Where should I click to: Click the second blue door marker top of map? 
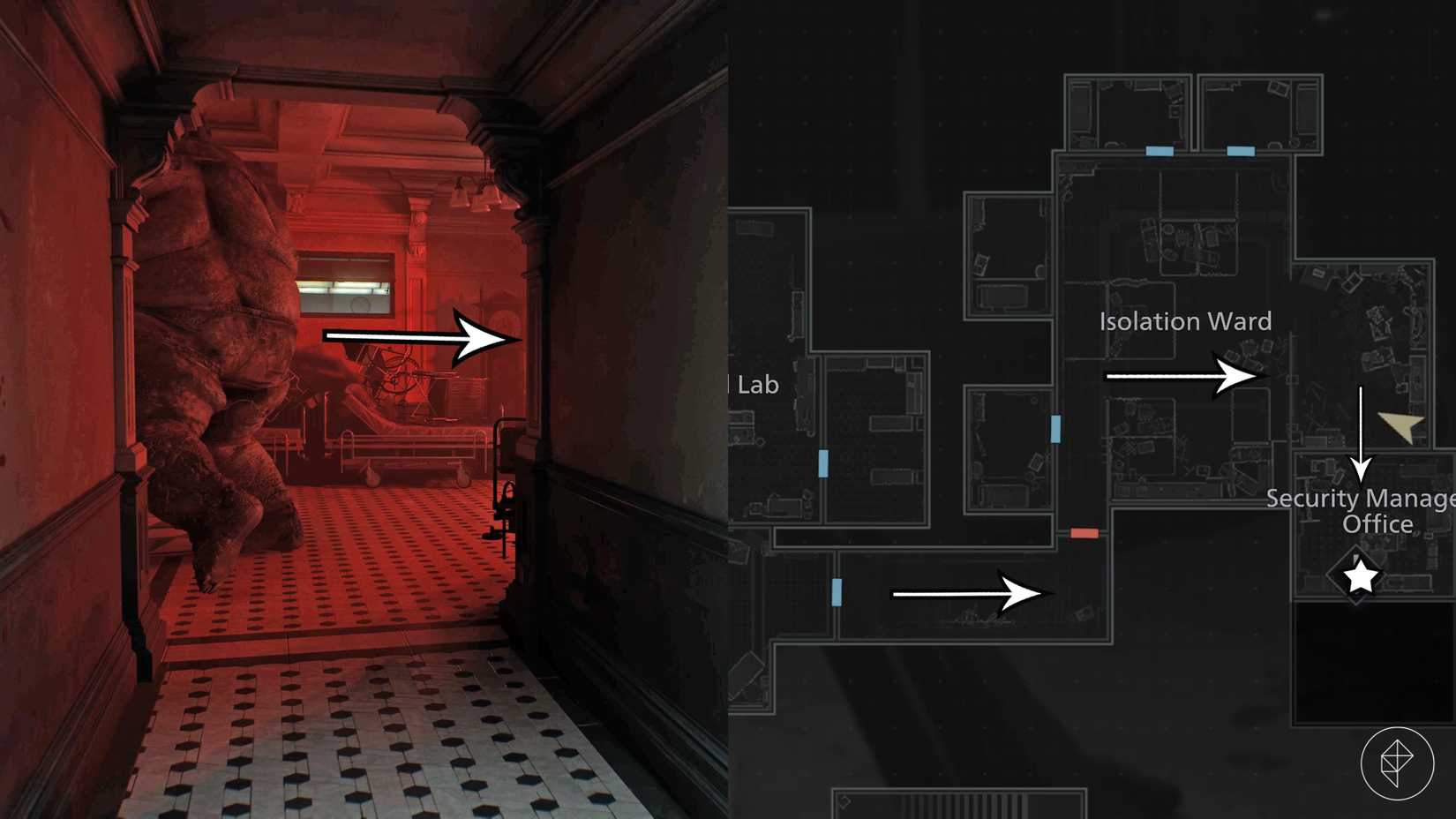click(x=1240, y=150)
